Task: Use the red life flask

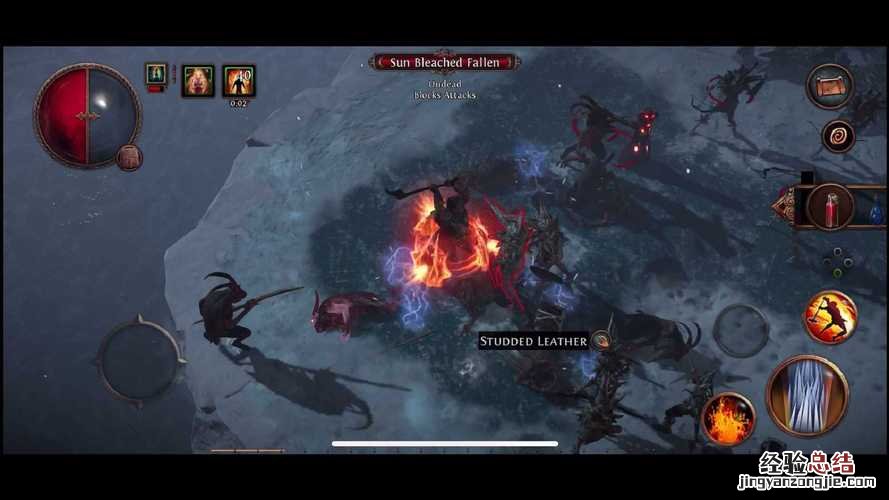Action: click(x=831, y=207)
